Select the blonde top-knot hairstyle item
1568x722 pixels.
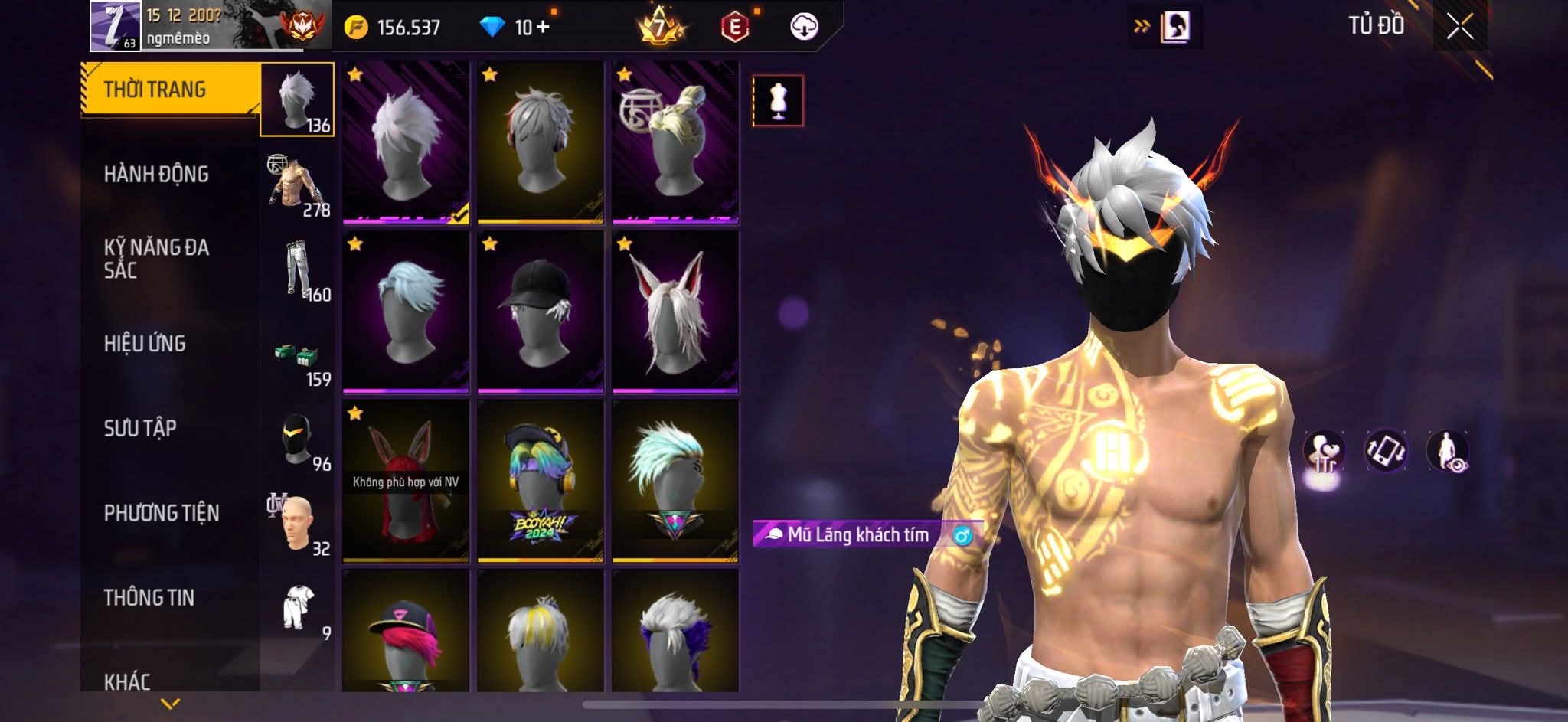(675, 142)
